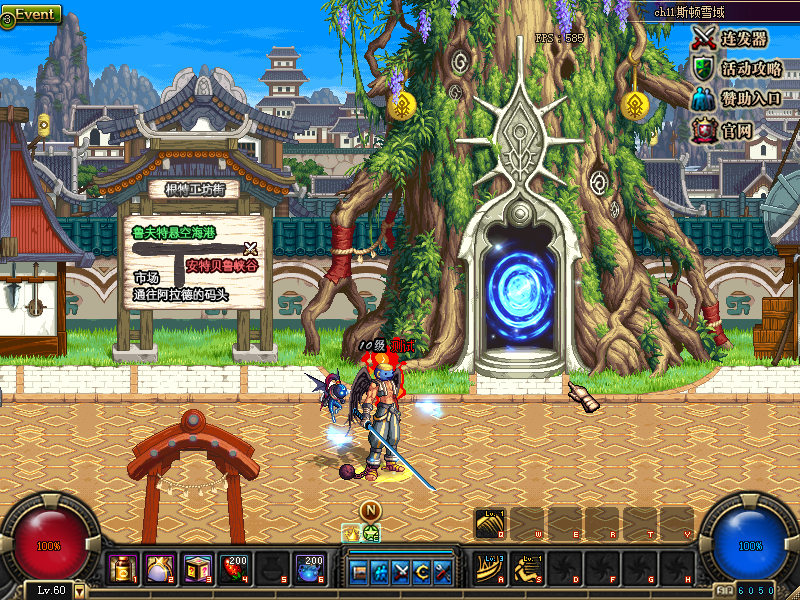Open the crossed swords menu button
Image resolution: width=800 pixels, height=600 pixels.
click(401, 573)
